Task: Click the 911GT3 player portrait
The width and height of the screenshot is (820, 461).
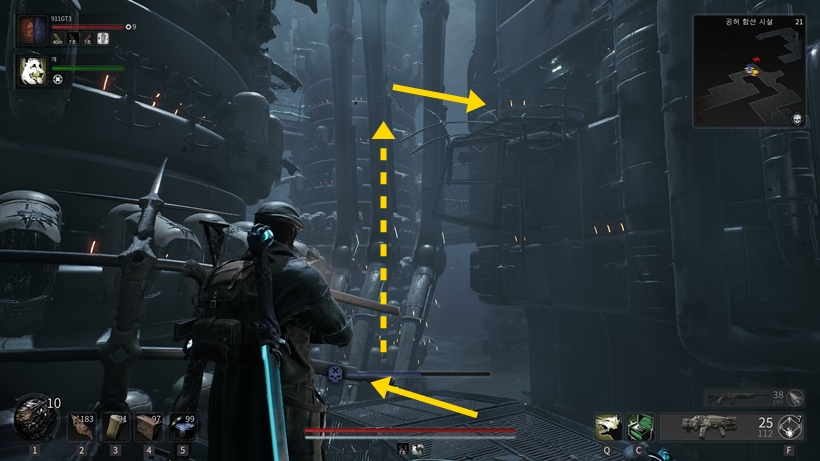Action: [x=33, y=30]
